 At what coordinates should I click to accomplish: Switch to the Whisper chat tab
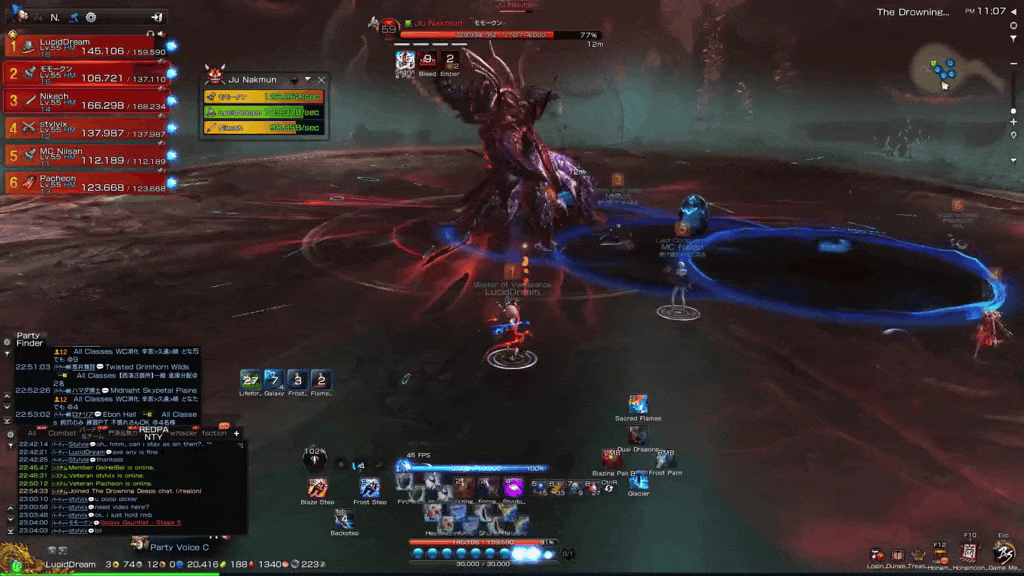[184, 433]
